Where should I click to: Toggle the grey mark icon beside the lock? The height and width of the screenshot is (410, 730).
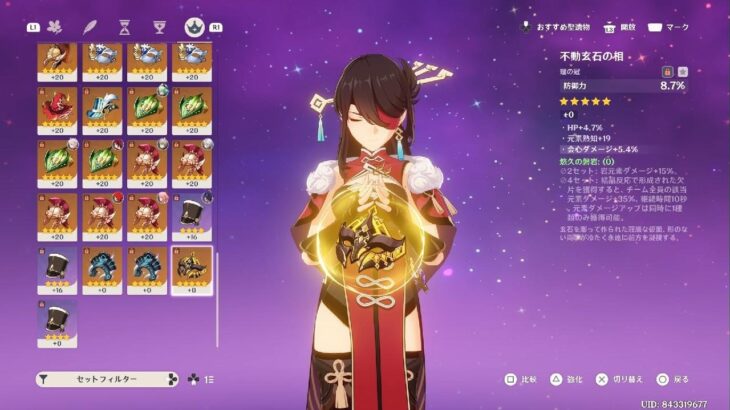point(682,73)
